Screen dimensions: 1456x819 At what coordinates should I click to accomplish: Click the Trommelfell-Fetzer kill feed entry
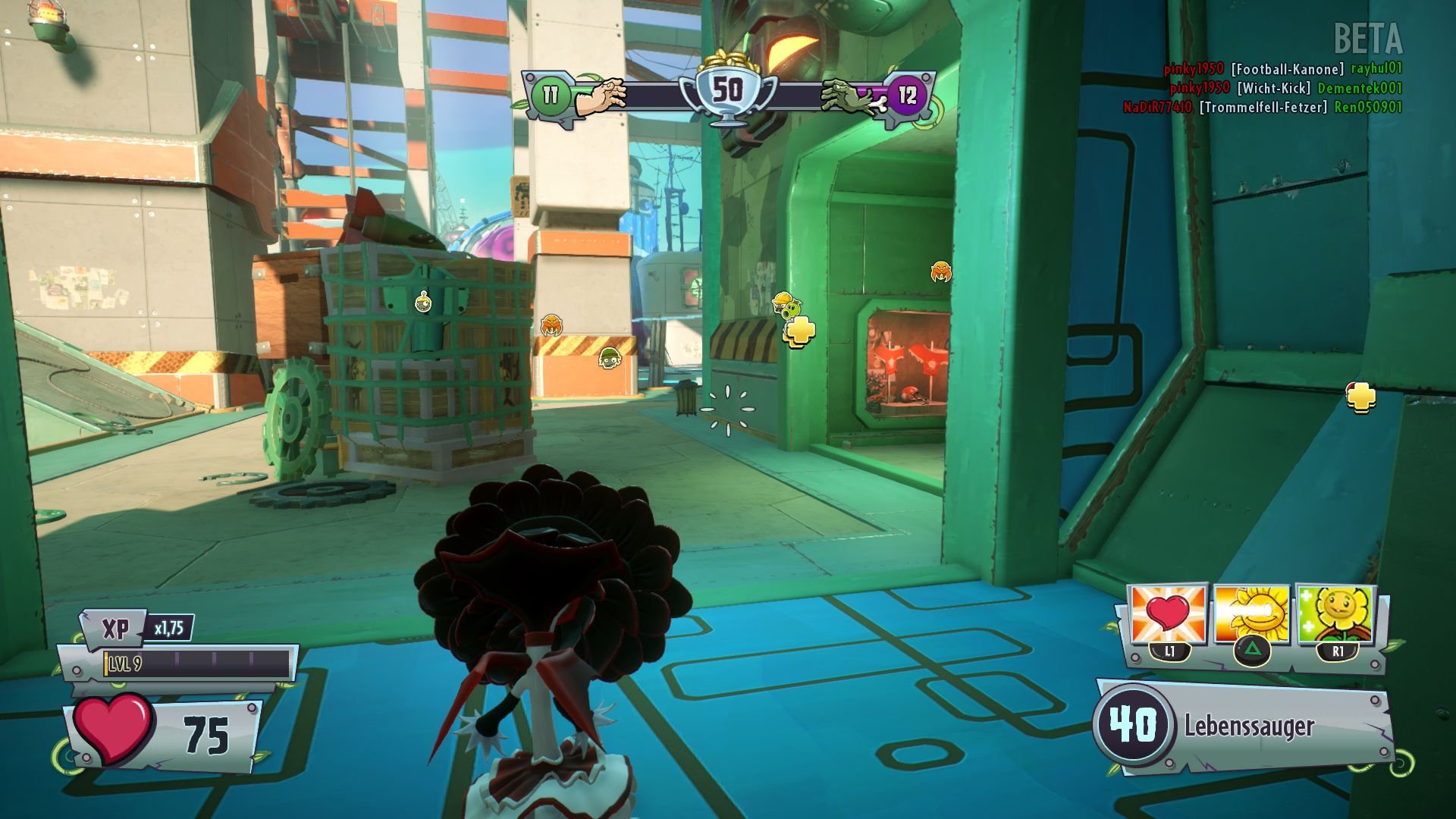point(1263,108)
